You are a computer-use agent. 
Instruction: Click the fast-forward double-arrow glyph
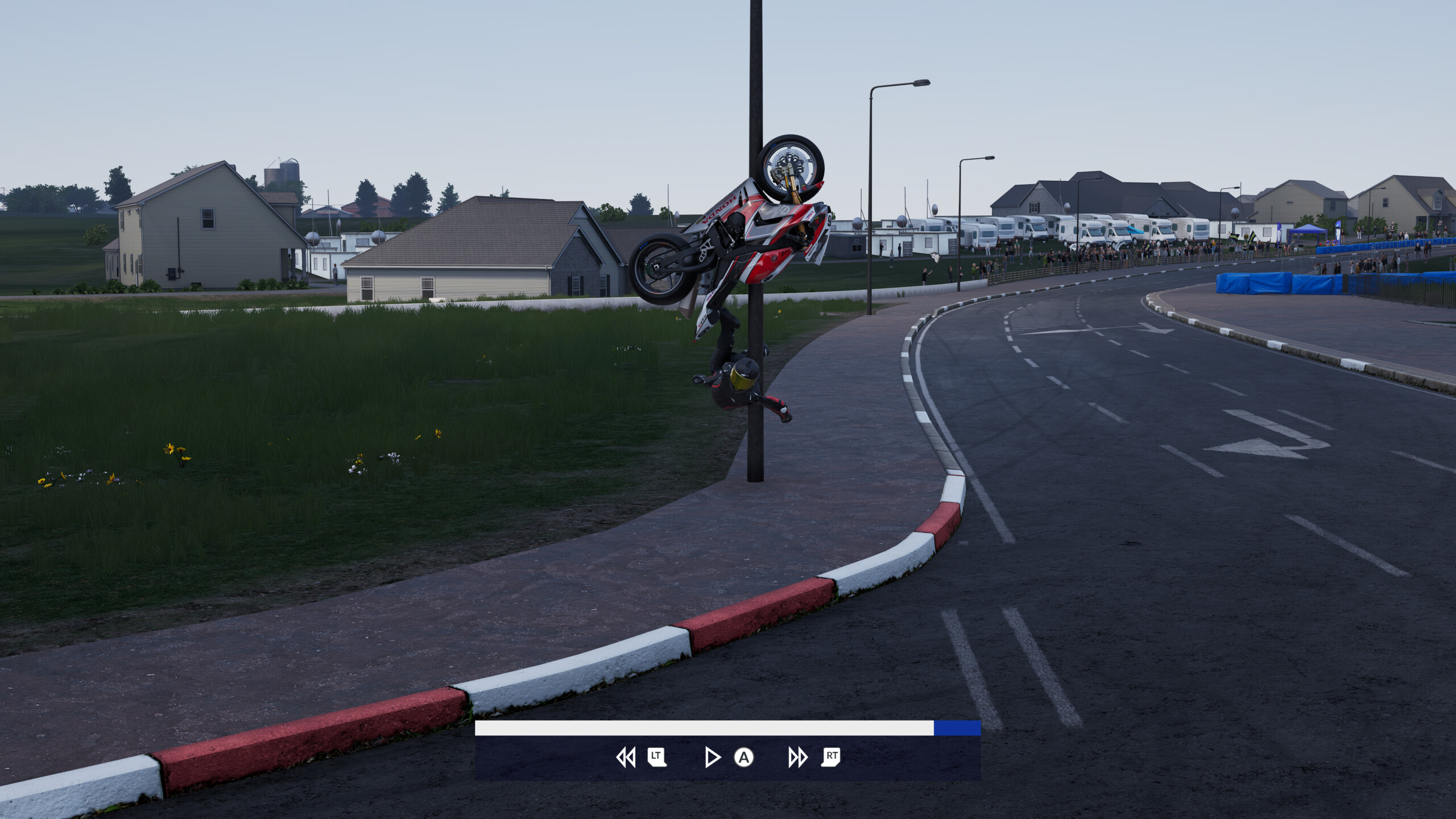tap(797, 758)
